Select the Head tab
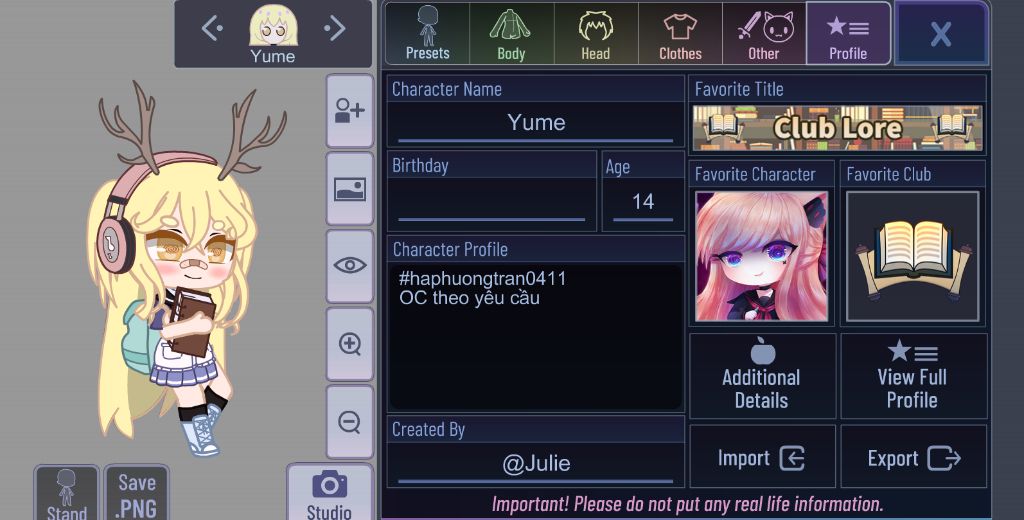The image size is (1024, 520). pos(596,34)
